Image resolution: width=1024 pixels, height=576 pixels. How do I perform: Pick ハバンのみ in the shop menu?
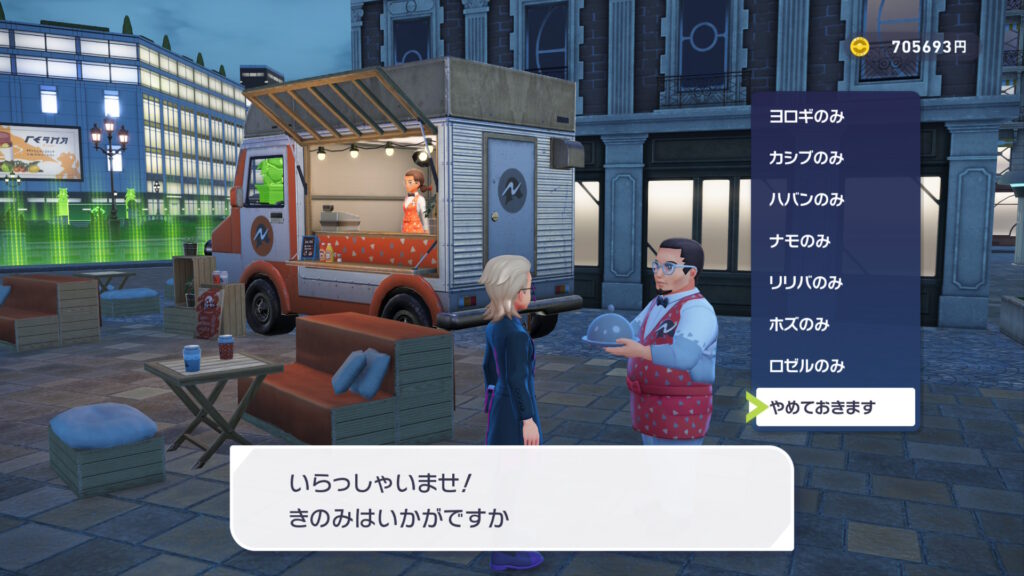tap(835, 199)
